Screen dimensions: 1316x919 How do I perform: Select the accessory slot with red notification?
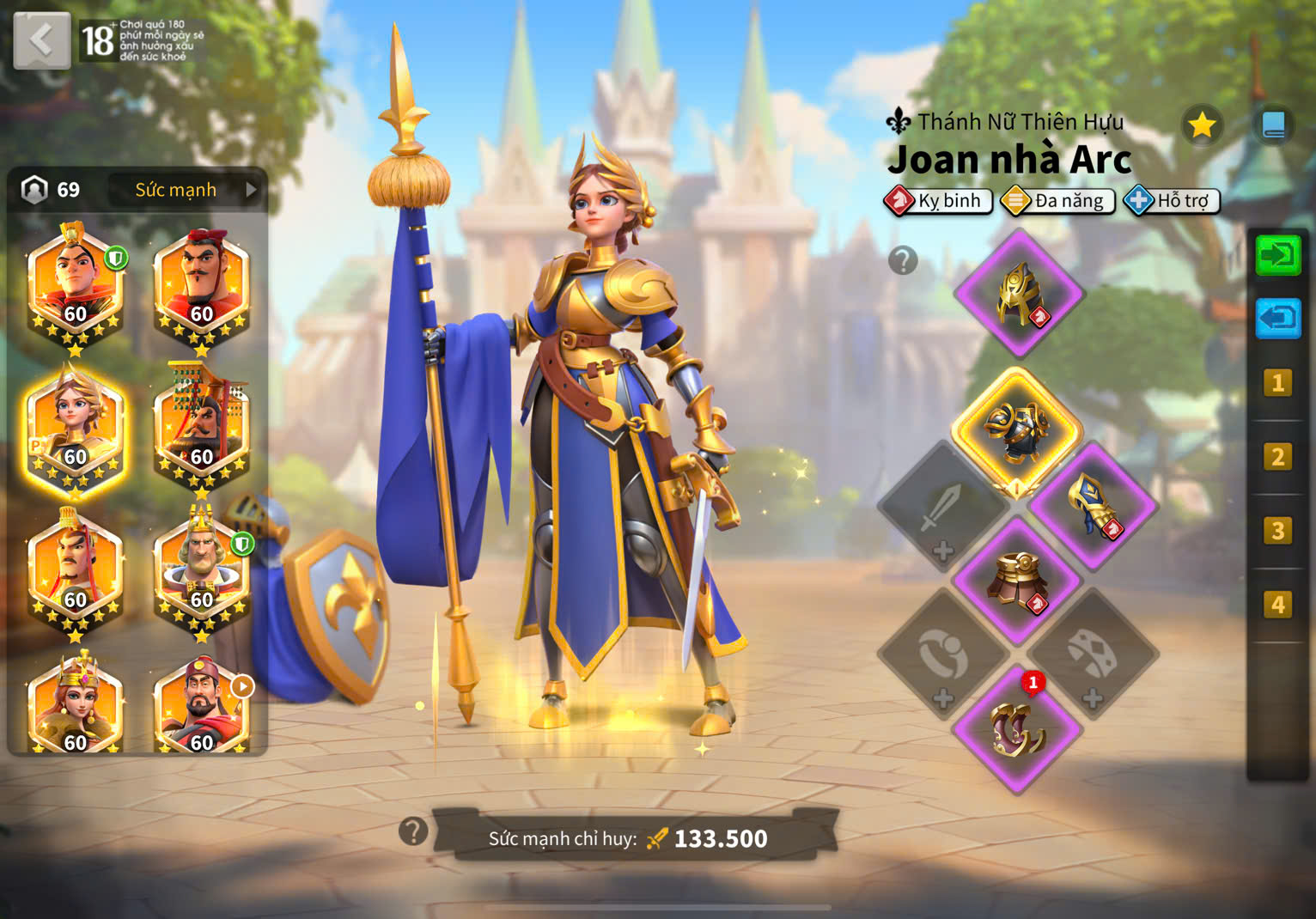[x=1018, y=729]
